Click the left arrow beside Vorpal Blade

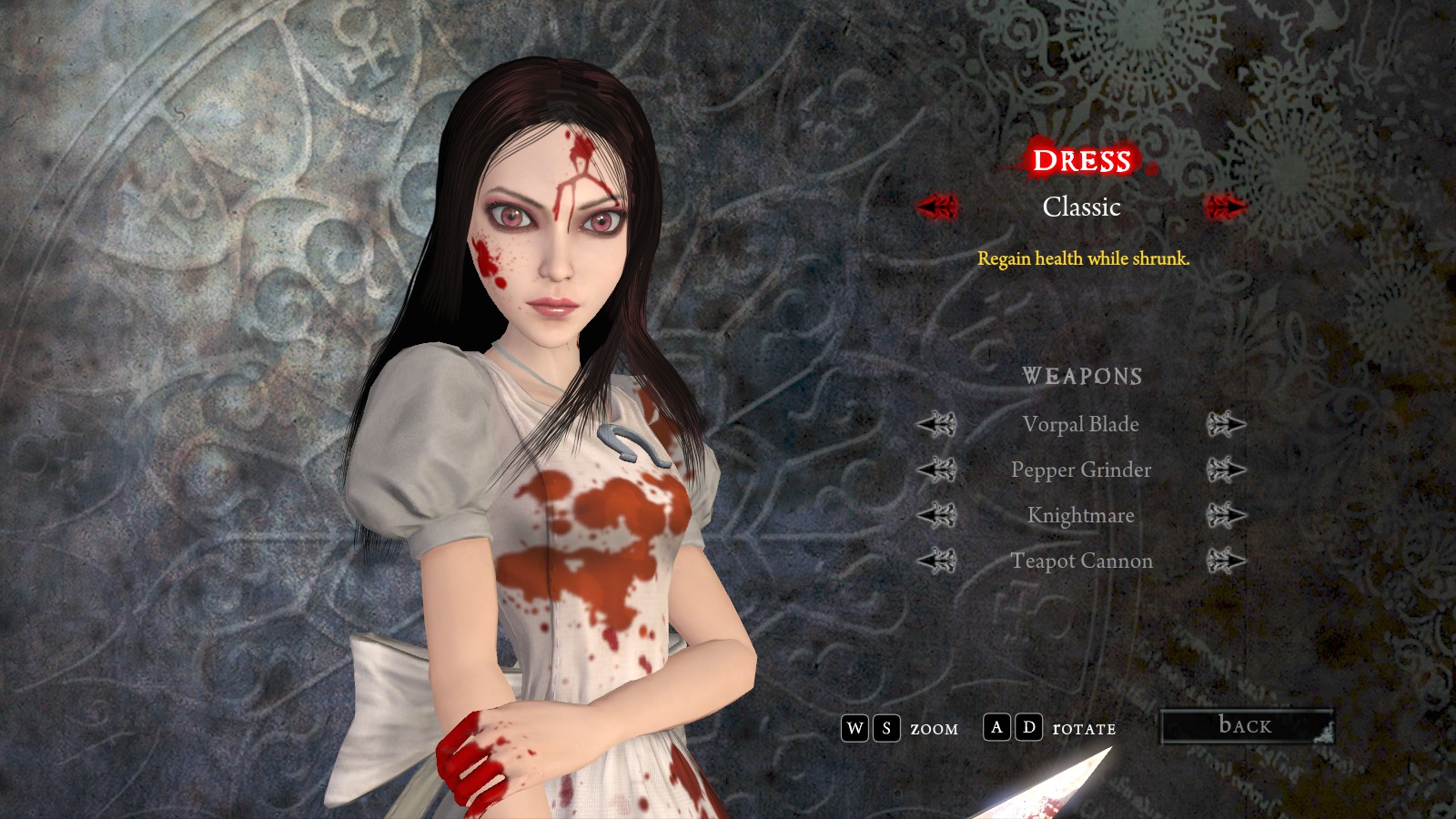[936, 424]
